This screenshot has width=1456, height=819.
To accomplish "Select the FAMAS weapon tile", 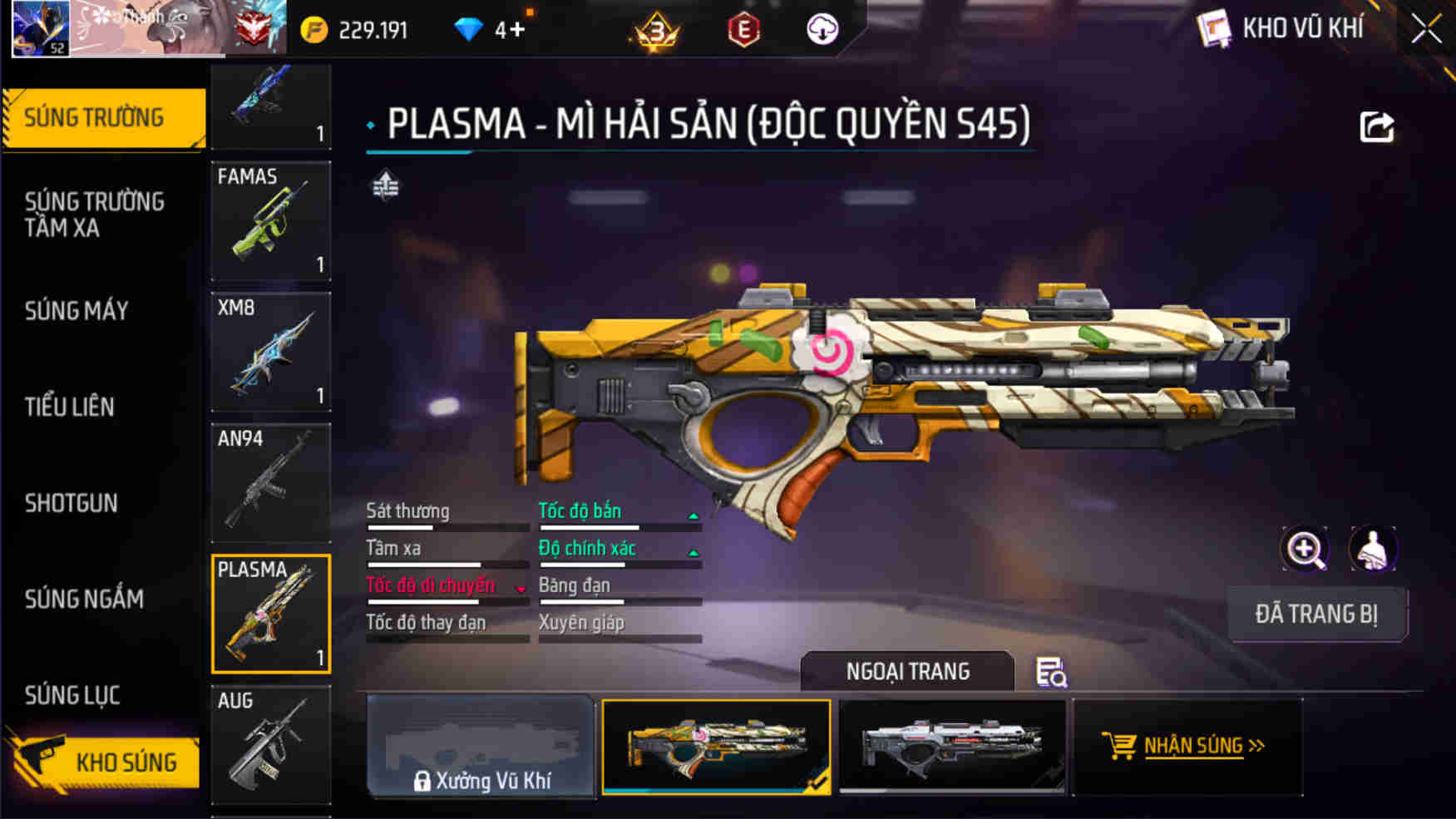I will coord(271,221).
